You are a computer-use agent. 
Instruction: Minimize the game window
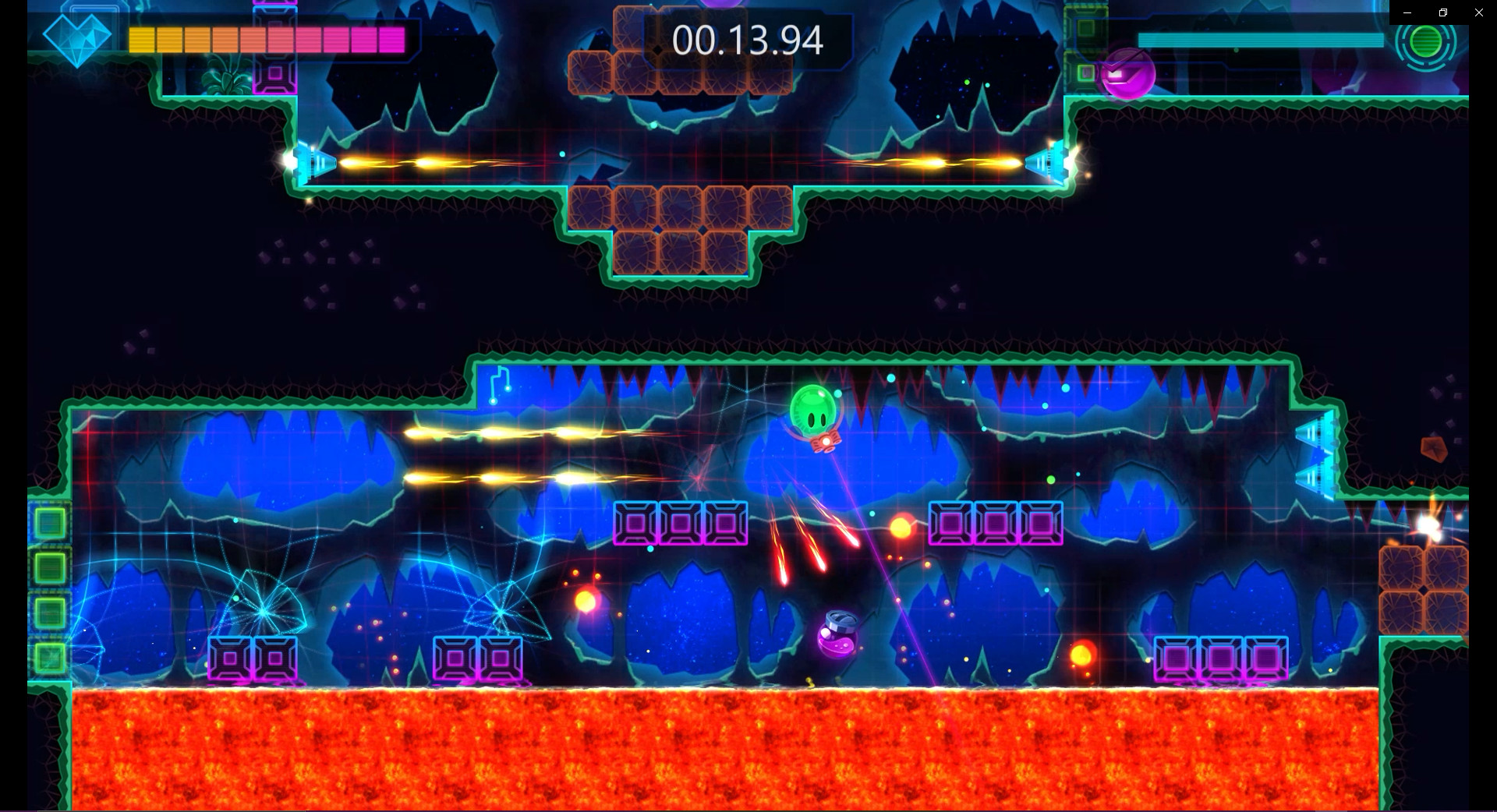pyautogui.click(x=1407, y=12)
